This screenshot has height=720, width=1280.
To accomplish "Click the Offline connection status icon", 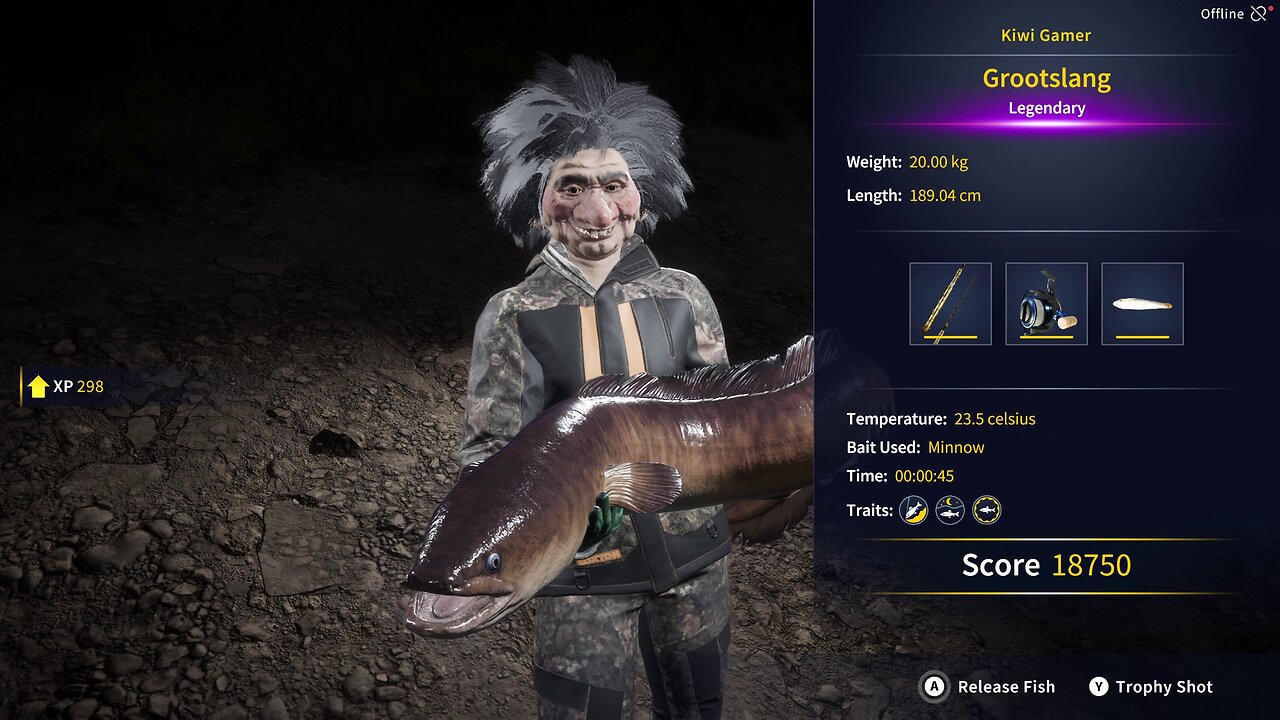I will coord(1259,14).
